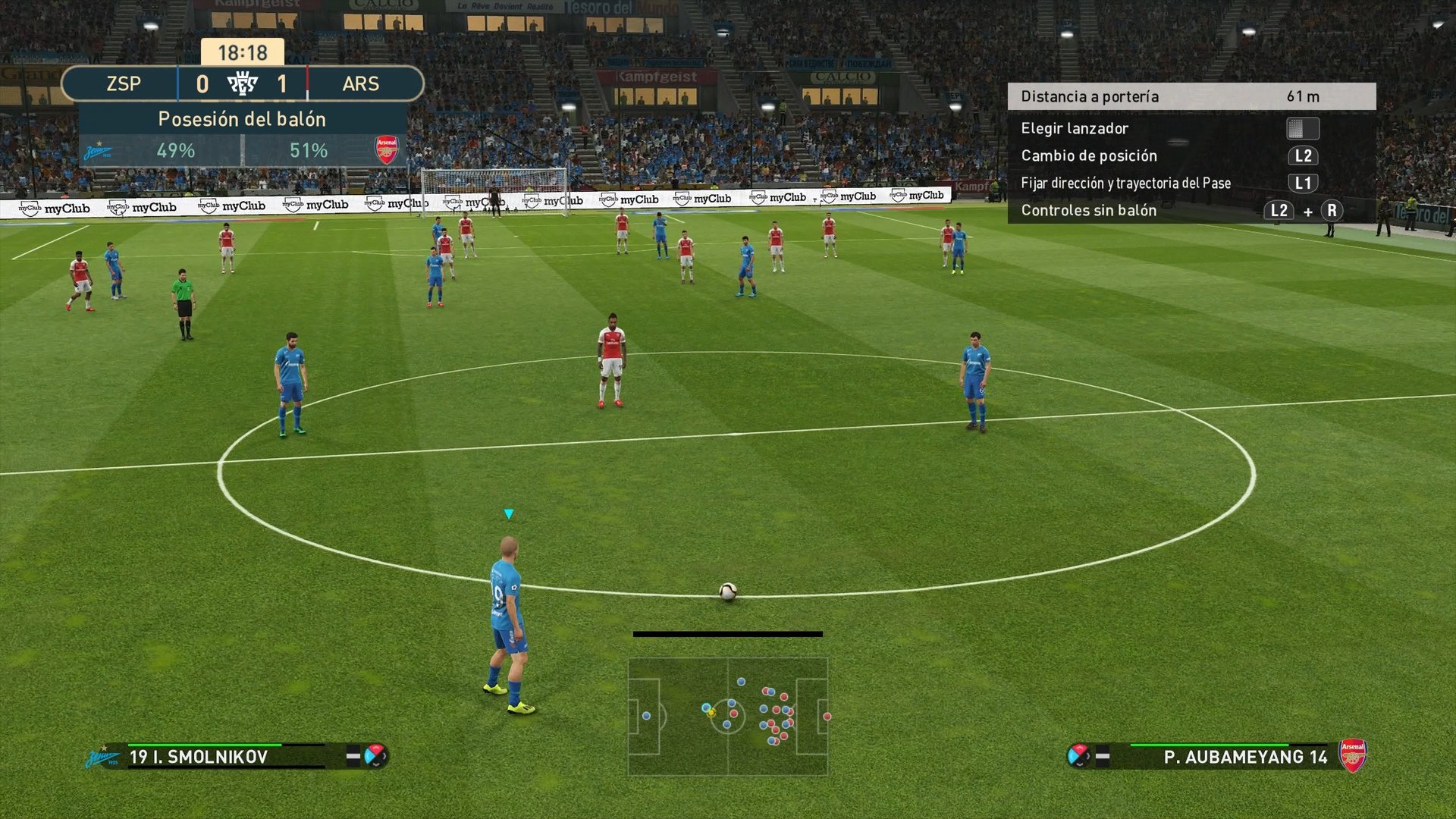
Task: Click the L1 icon beside Fijar dirección del Pase
Action: coord(1304,183)
